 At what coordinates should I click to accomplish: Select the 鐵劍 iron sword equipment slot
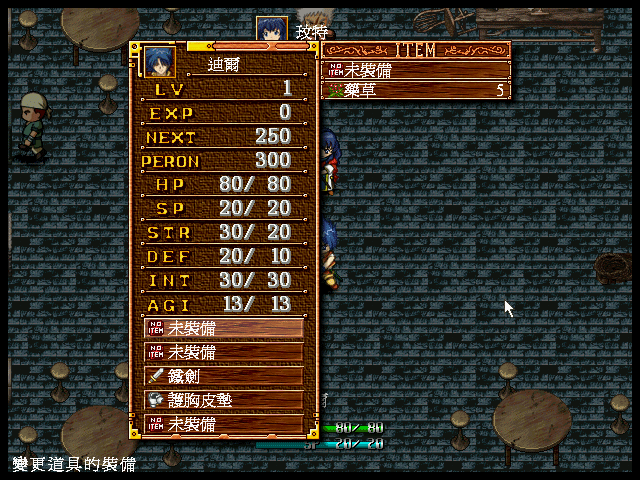pyautogui.click(x=223, y=377)
